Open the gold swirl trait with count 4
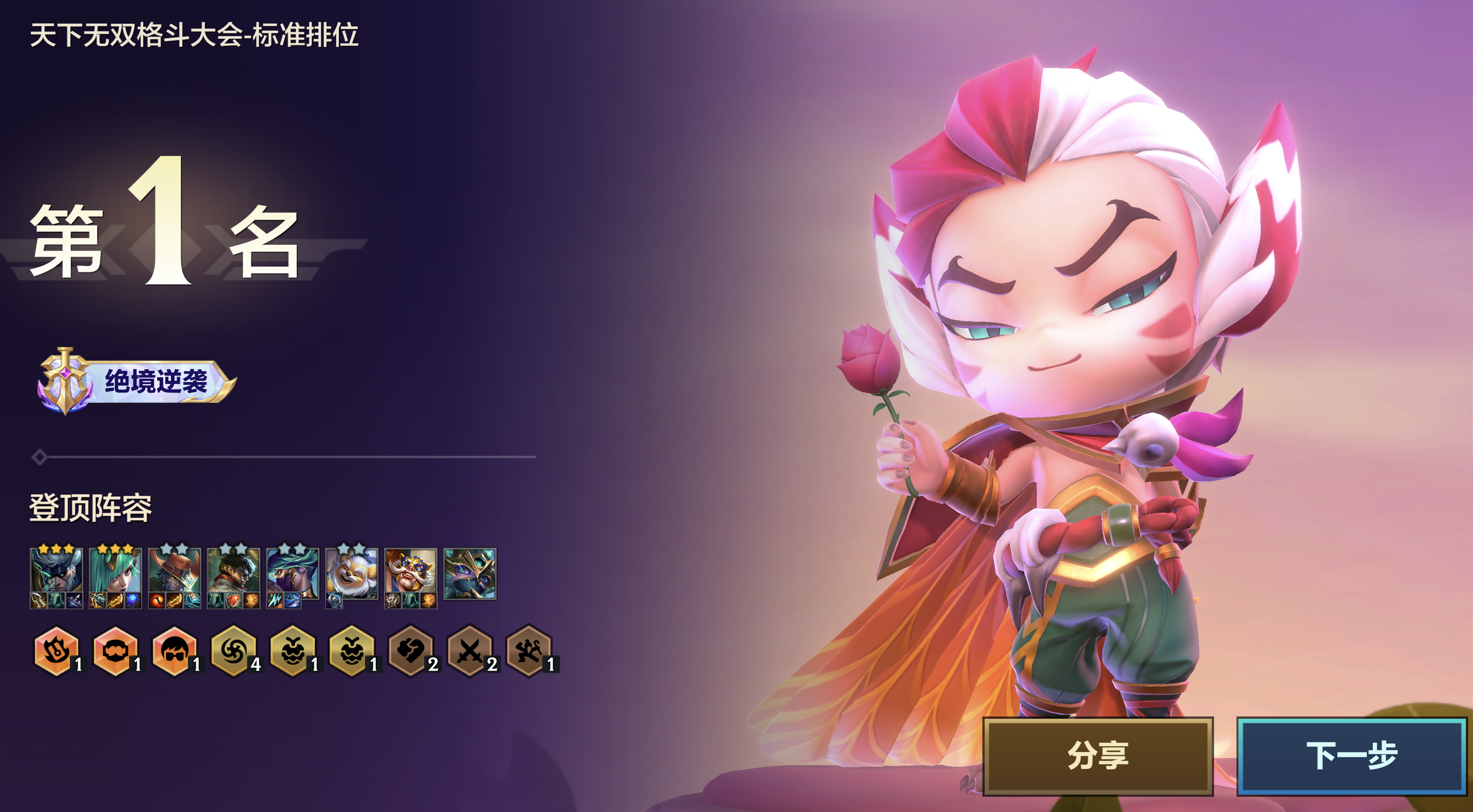Image resolution: width=1473 pixels, height=812 pixels. (x=233, y=651)
